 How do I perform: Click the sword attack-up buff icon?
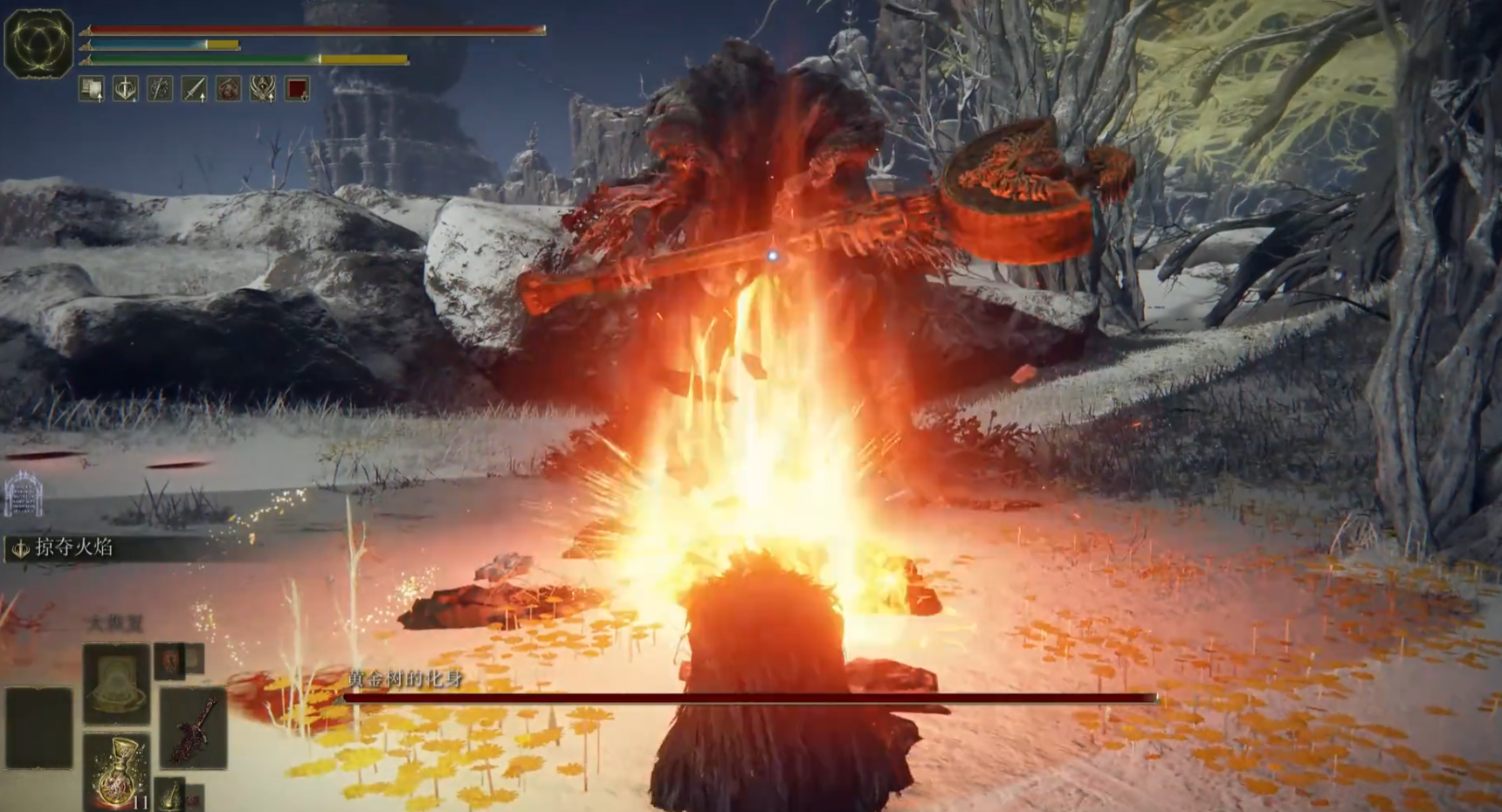194,89
